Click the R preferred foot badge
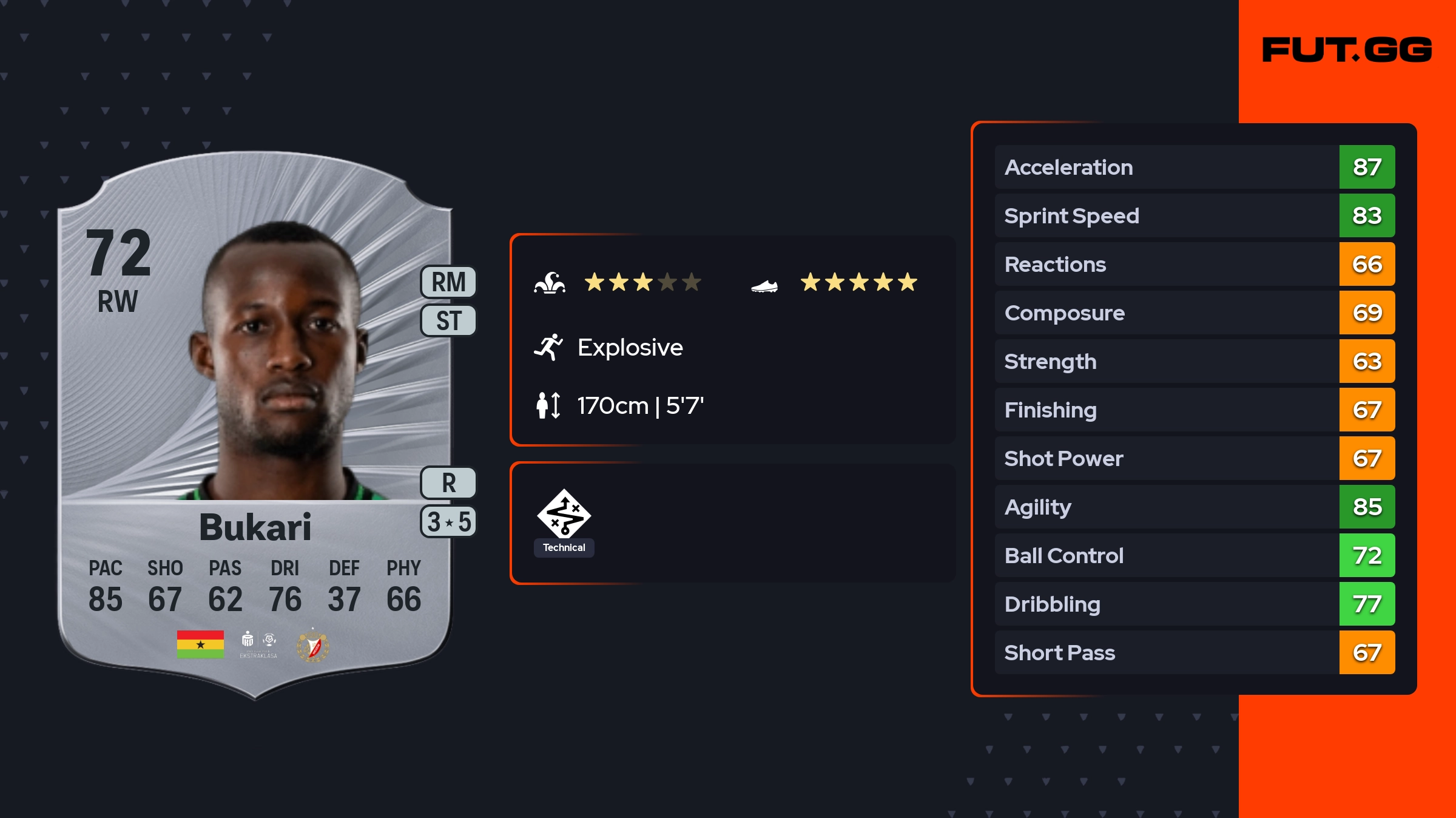 (448, 483)
